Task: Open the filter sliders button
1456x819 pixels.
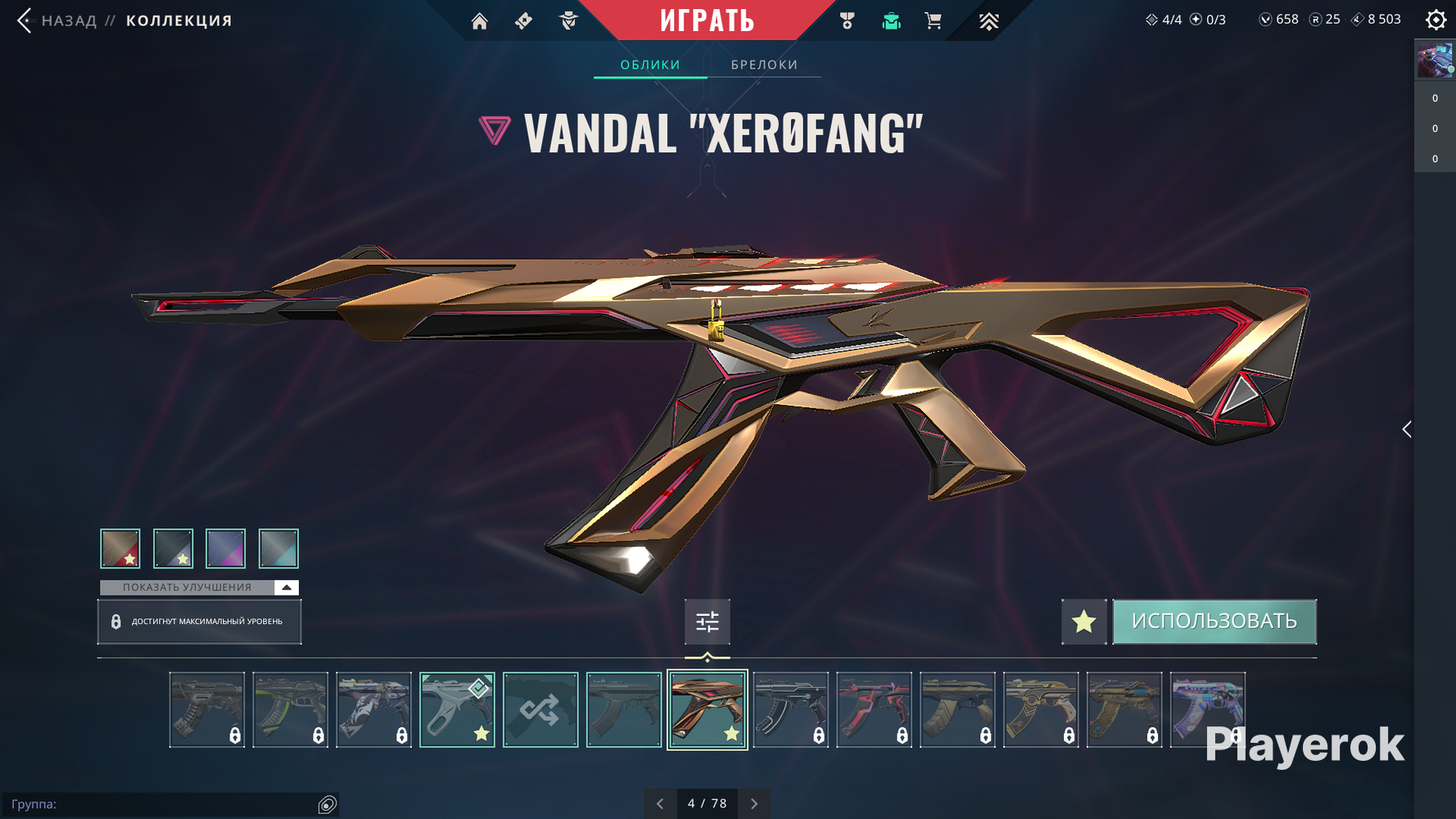Action: (708, 622)
